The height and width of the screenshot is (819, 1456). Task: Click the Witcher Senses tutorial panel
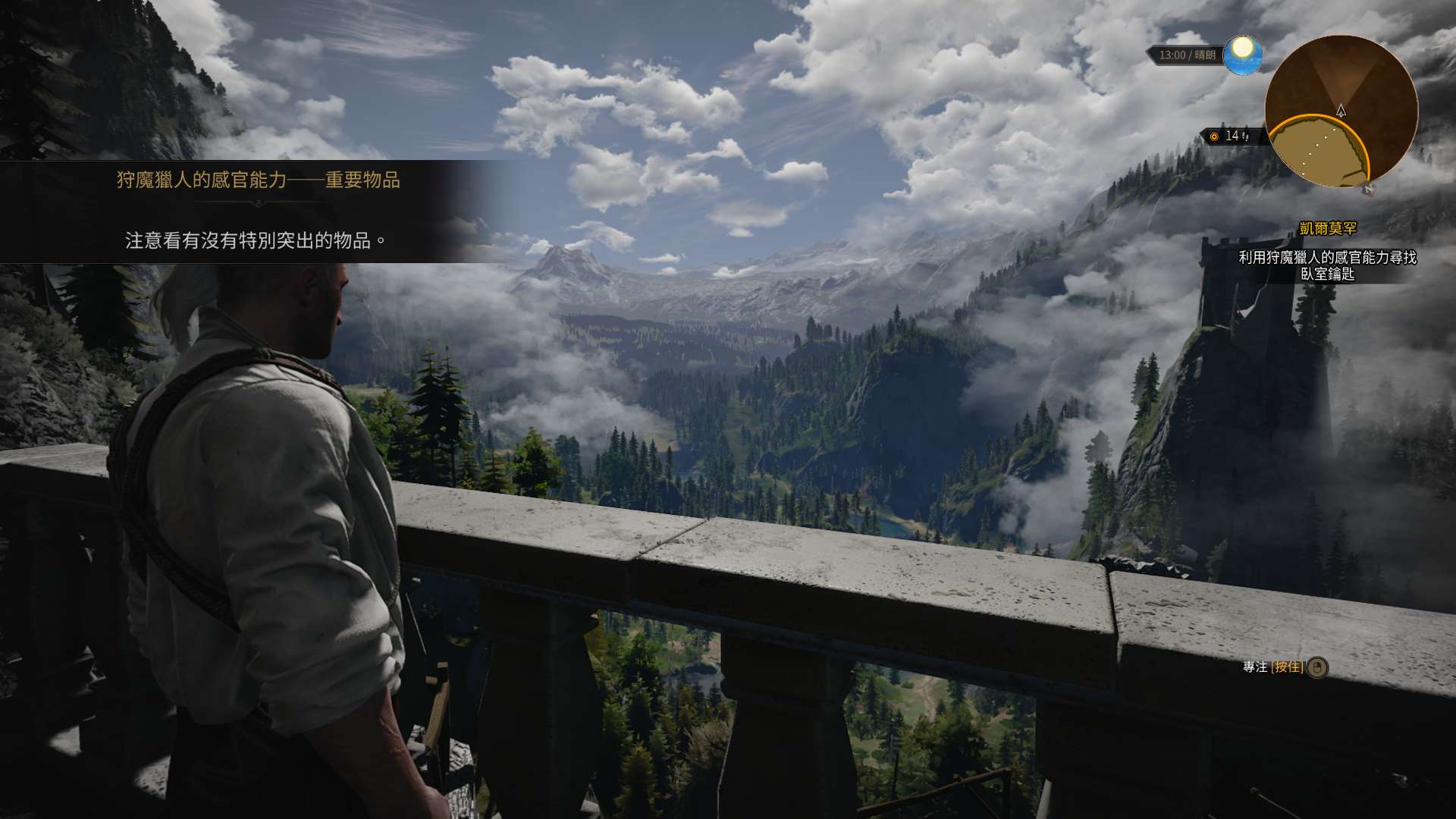[x=250, y=212]
